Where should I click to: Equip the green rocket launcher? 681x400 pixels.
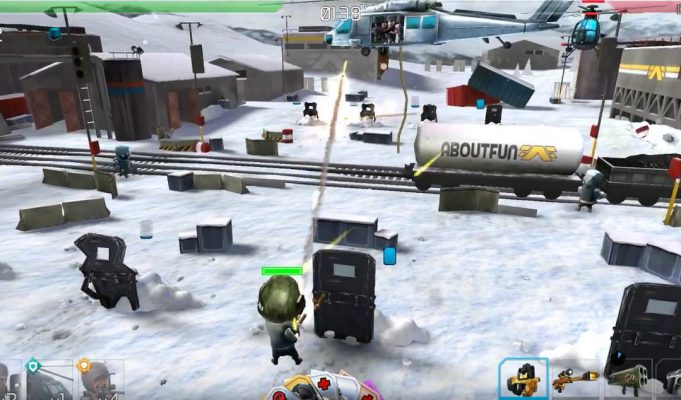coord(627,380)
